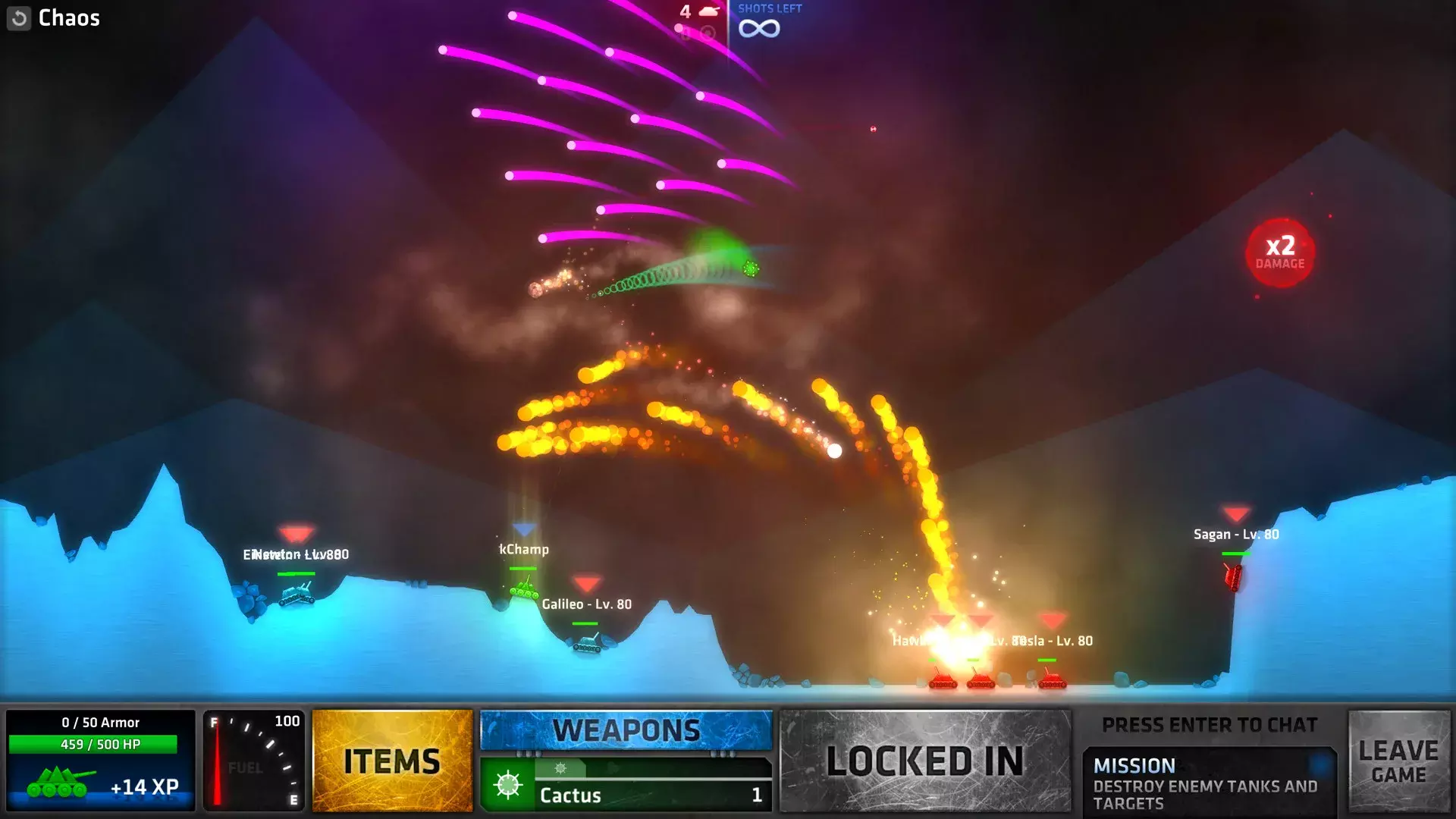
Task: Select the Cactus weapon slot
Action: point(626,793)
